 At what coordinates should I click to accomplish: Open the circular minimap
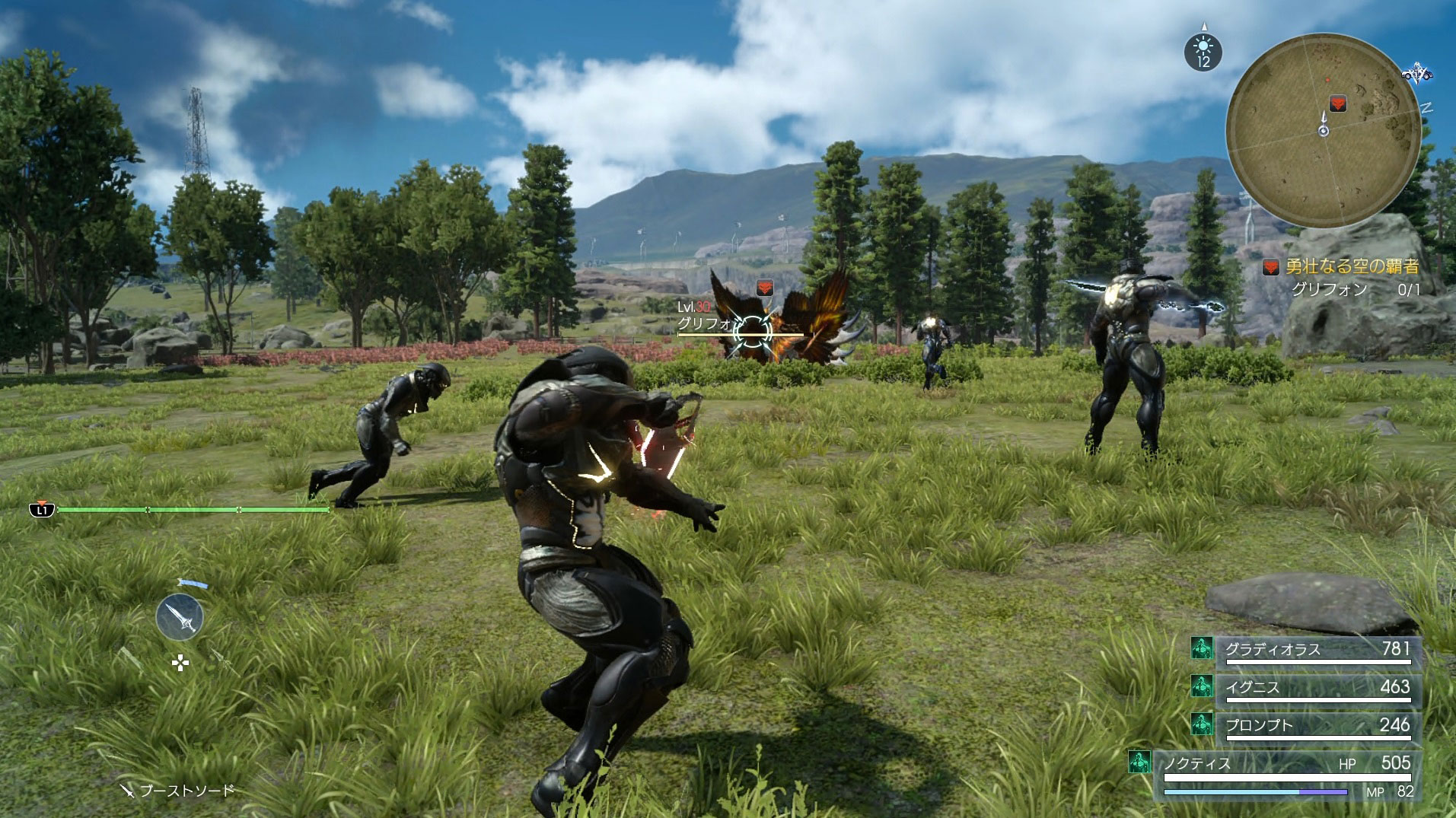1323,131
